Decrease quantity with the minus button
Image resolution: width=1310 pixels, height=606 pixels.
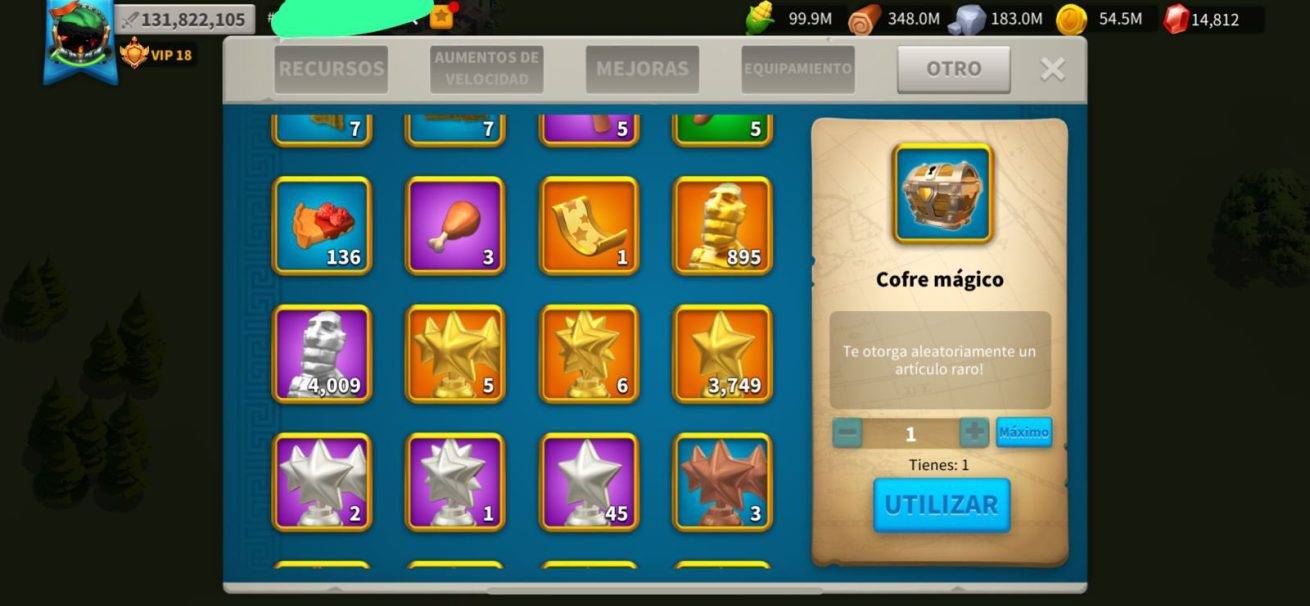click(847, 433)
